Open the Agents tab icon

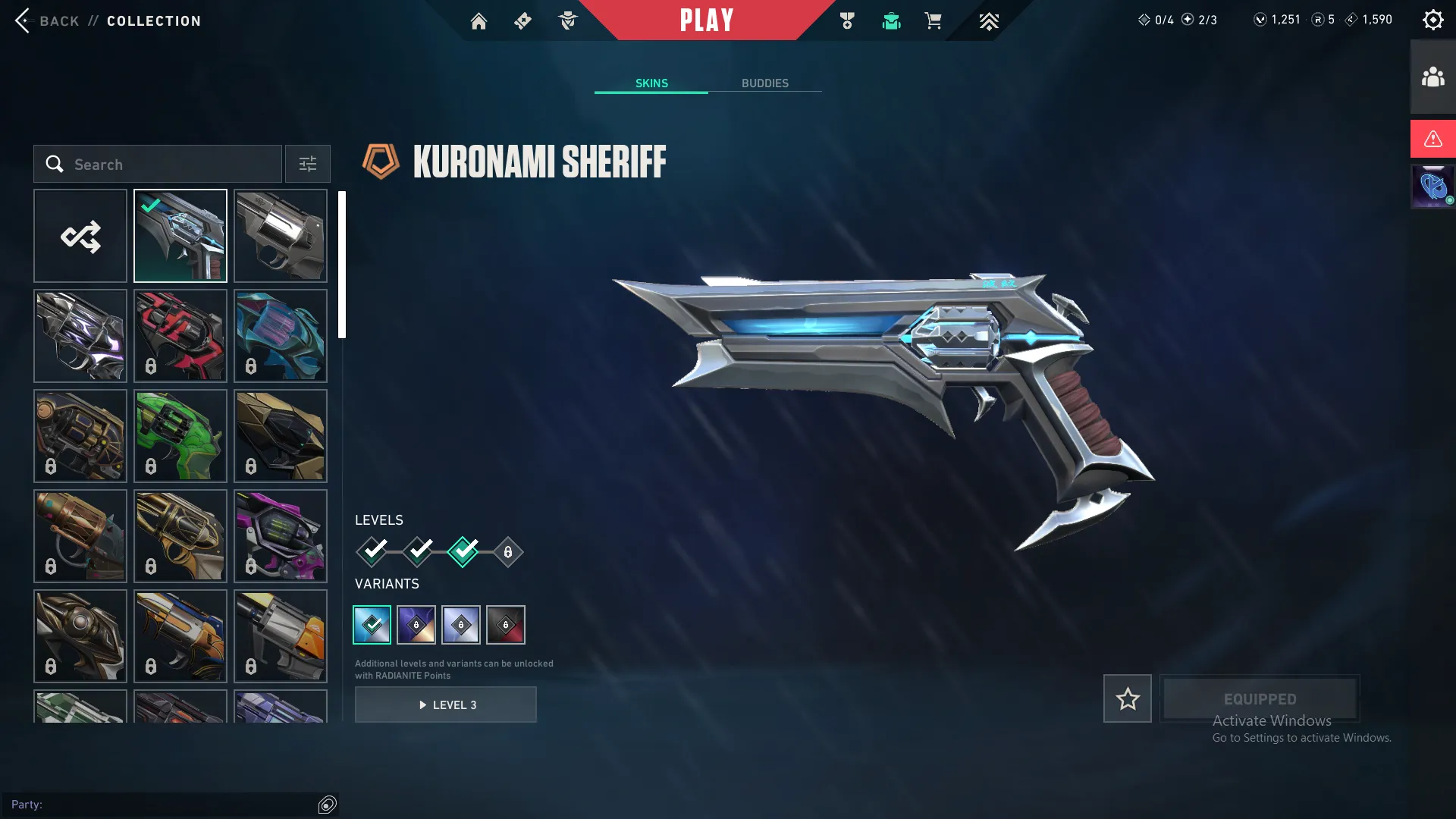click(567, 20)
